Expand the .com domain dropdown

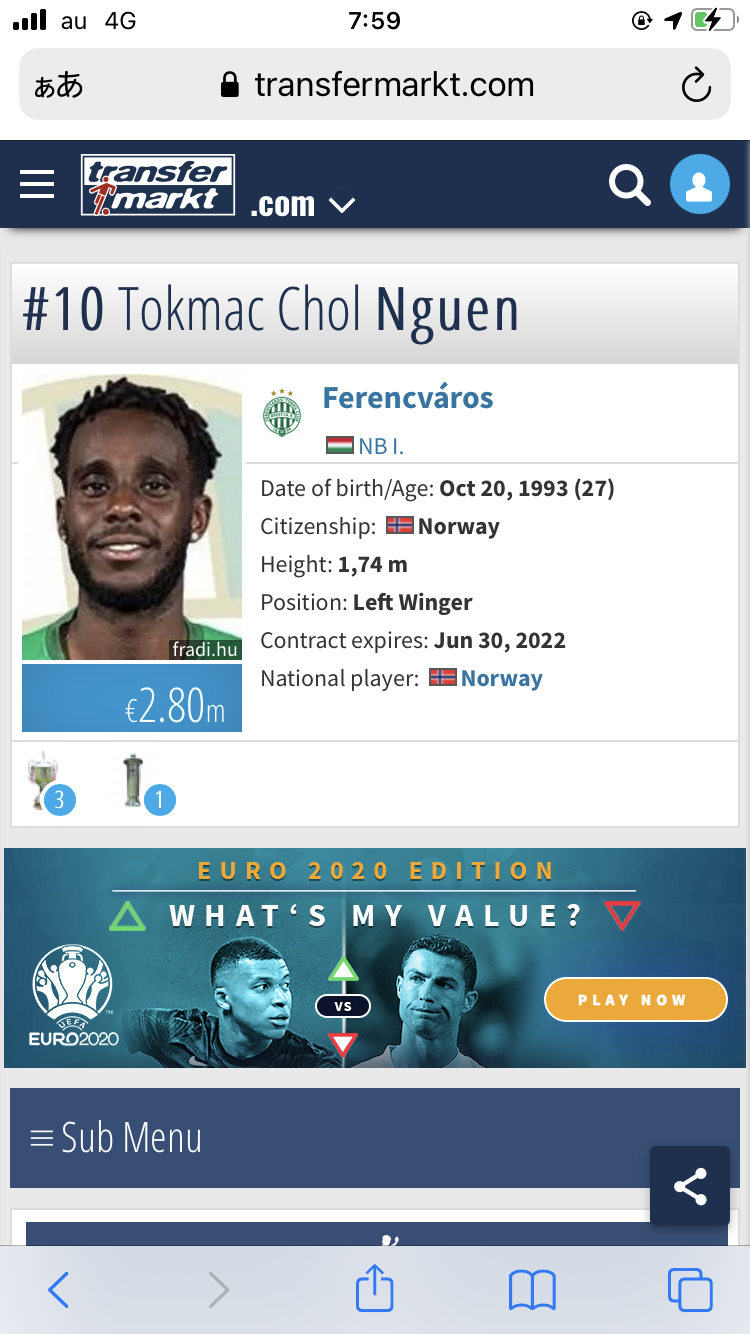(303, 205)
